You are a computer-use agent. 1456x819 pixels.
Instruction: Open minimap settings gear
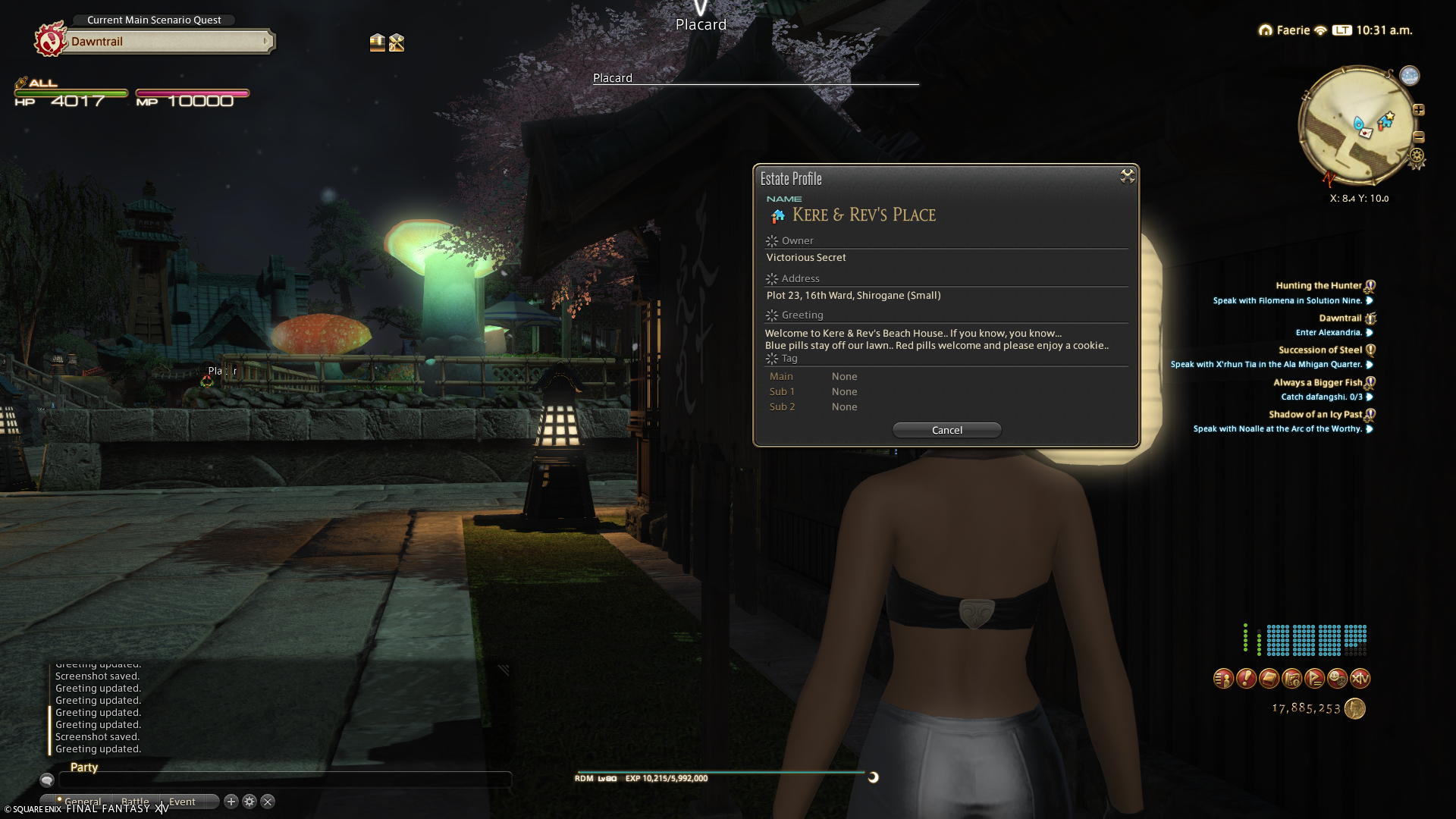[x=1417, y=158]
